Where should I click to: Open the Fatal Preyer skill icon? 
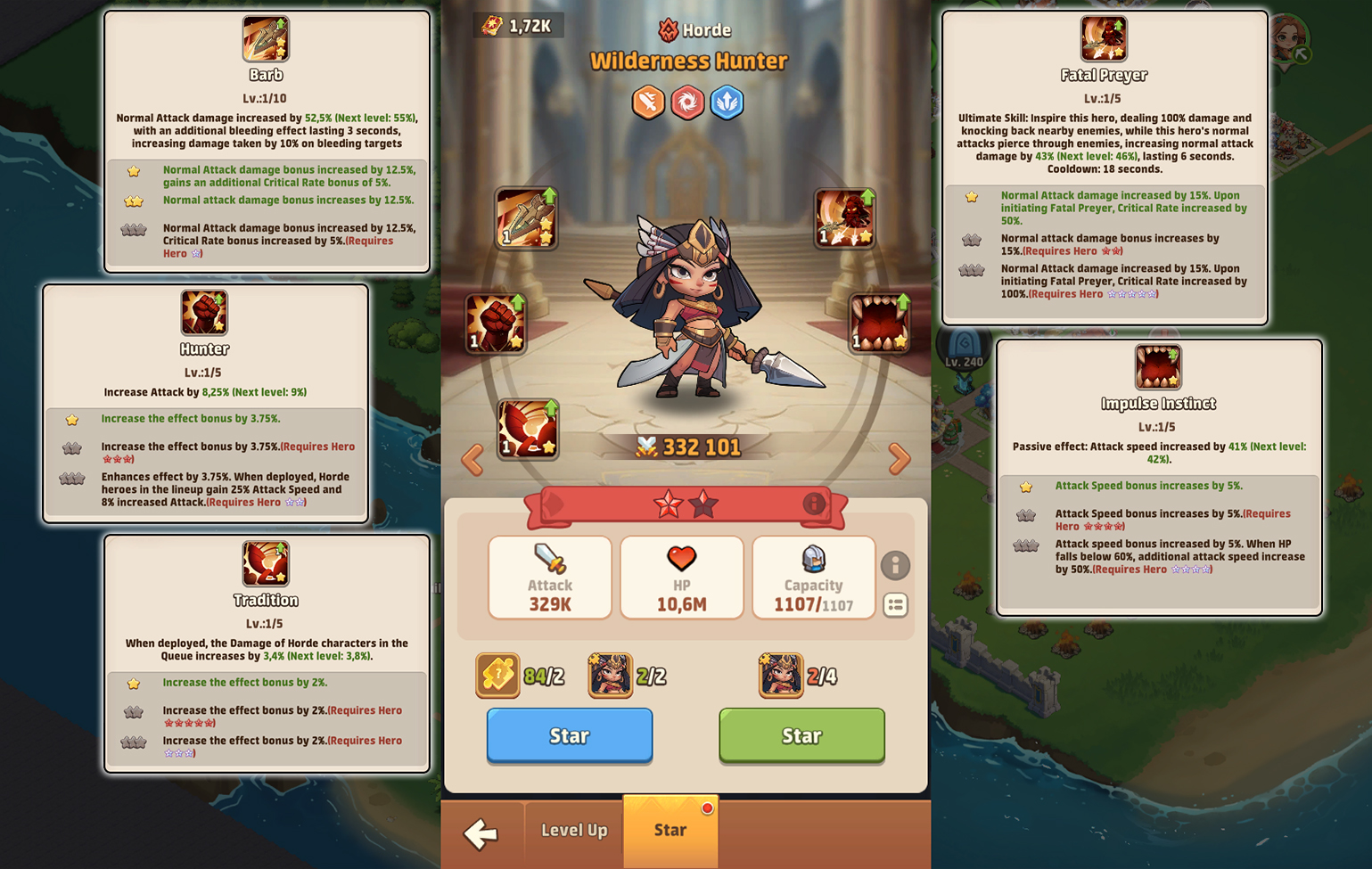(x=845, y=216)
